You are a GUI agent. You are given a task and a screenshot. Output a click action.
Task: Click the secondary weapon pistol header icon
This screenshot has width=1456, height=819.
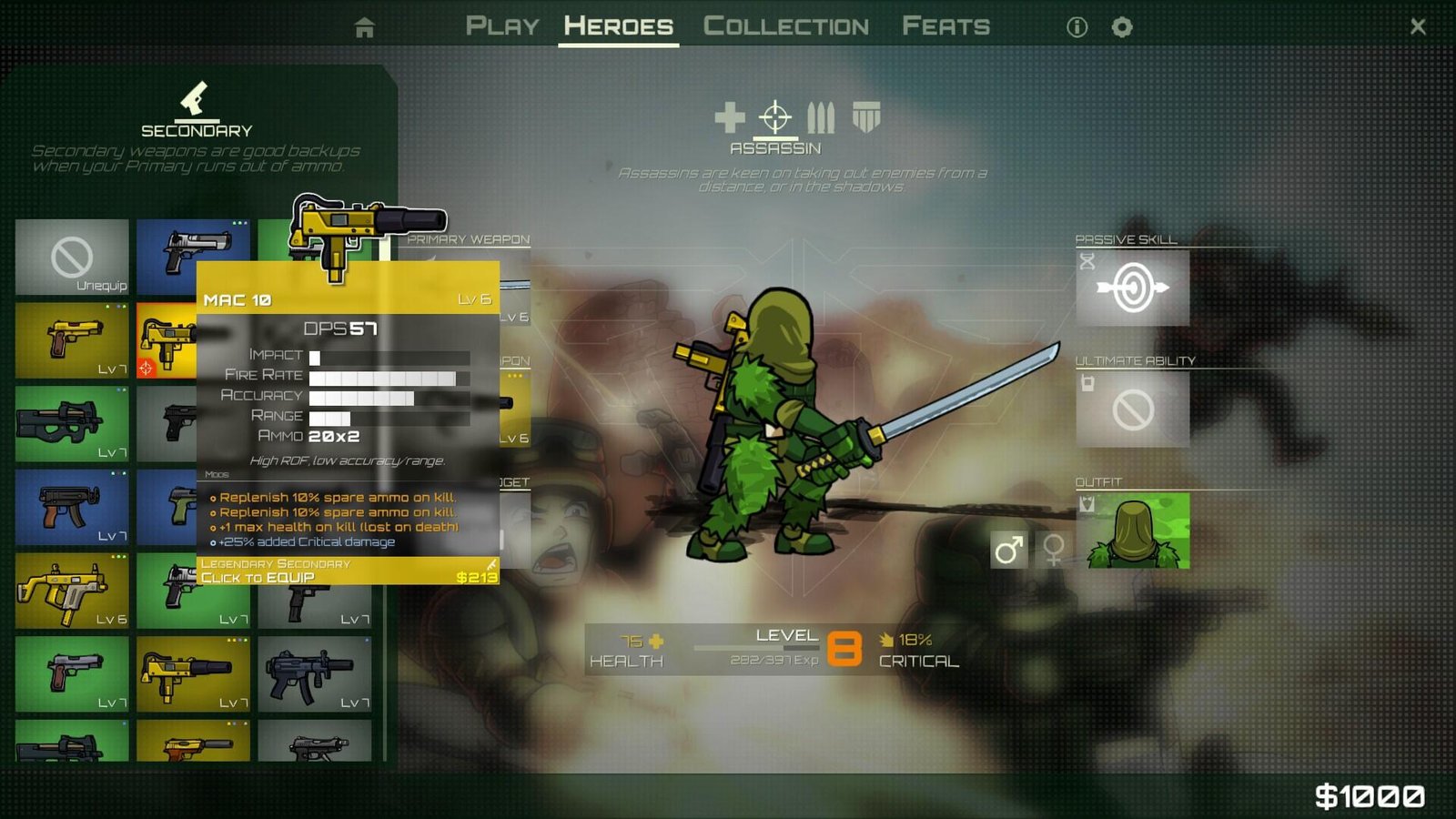193,98
